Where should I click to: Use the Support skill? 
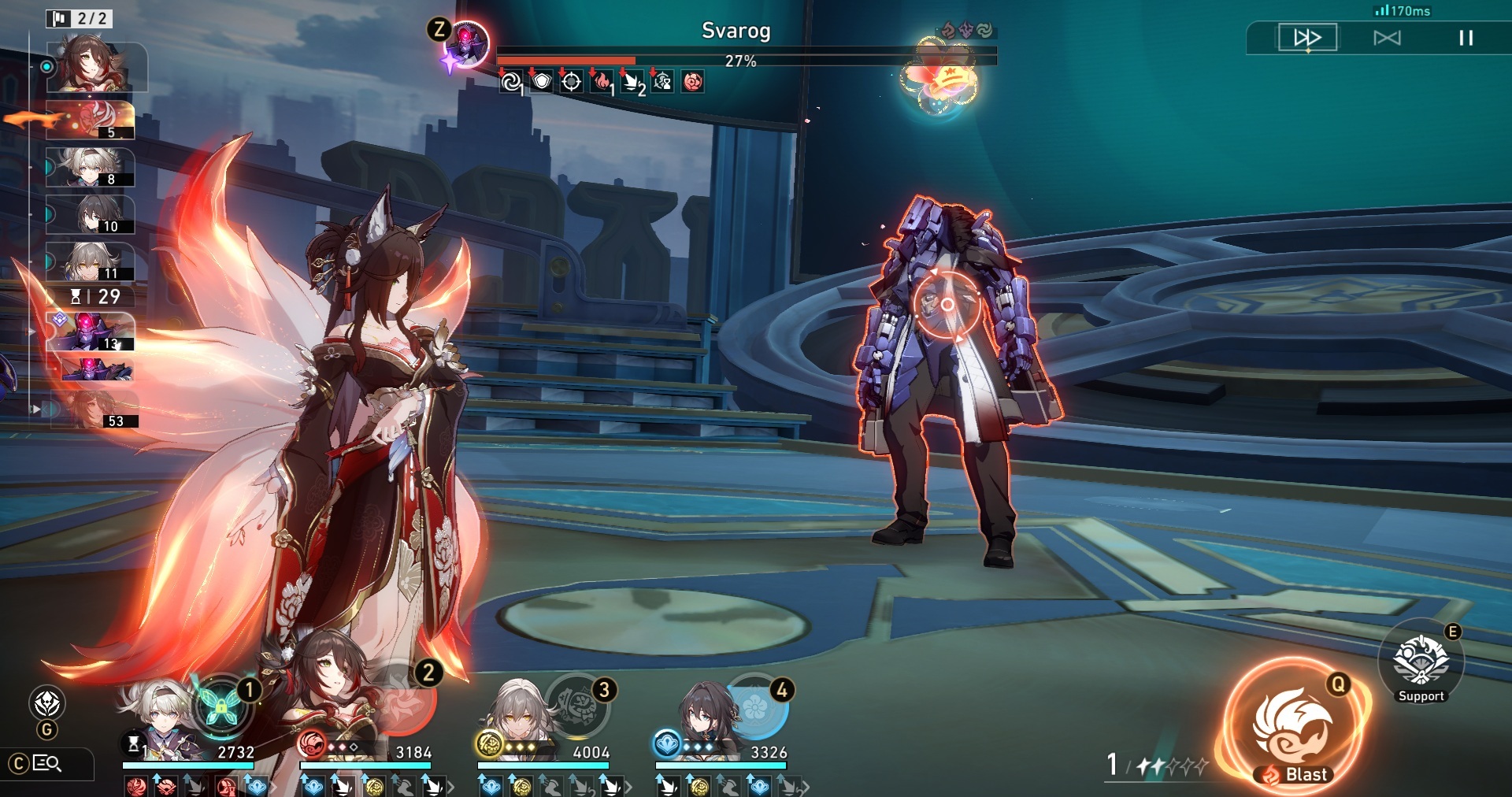pyautogui.click(x=1421, y=662)
